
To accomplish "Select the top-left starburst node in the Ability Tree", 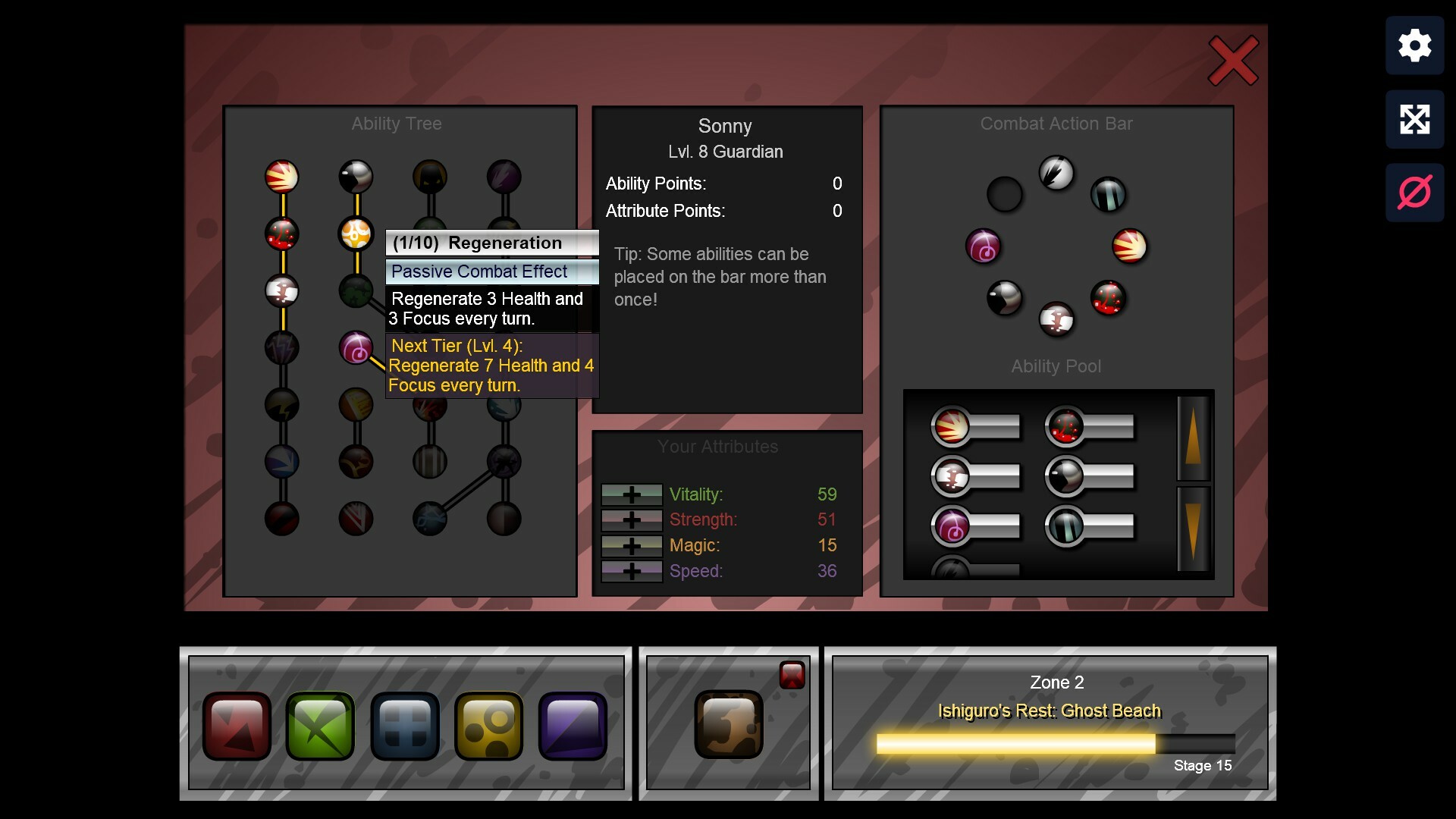I will pyautogui.click(x=282, y=177).
